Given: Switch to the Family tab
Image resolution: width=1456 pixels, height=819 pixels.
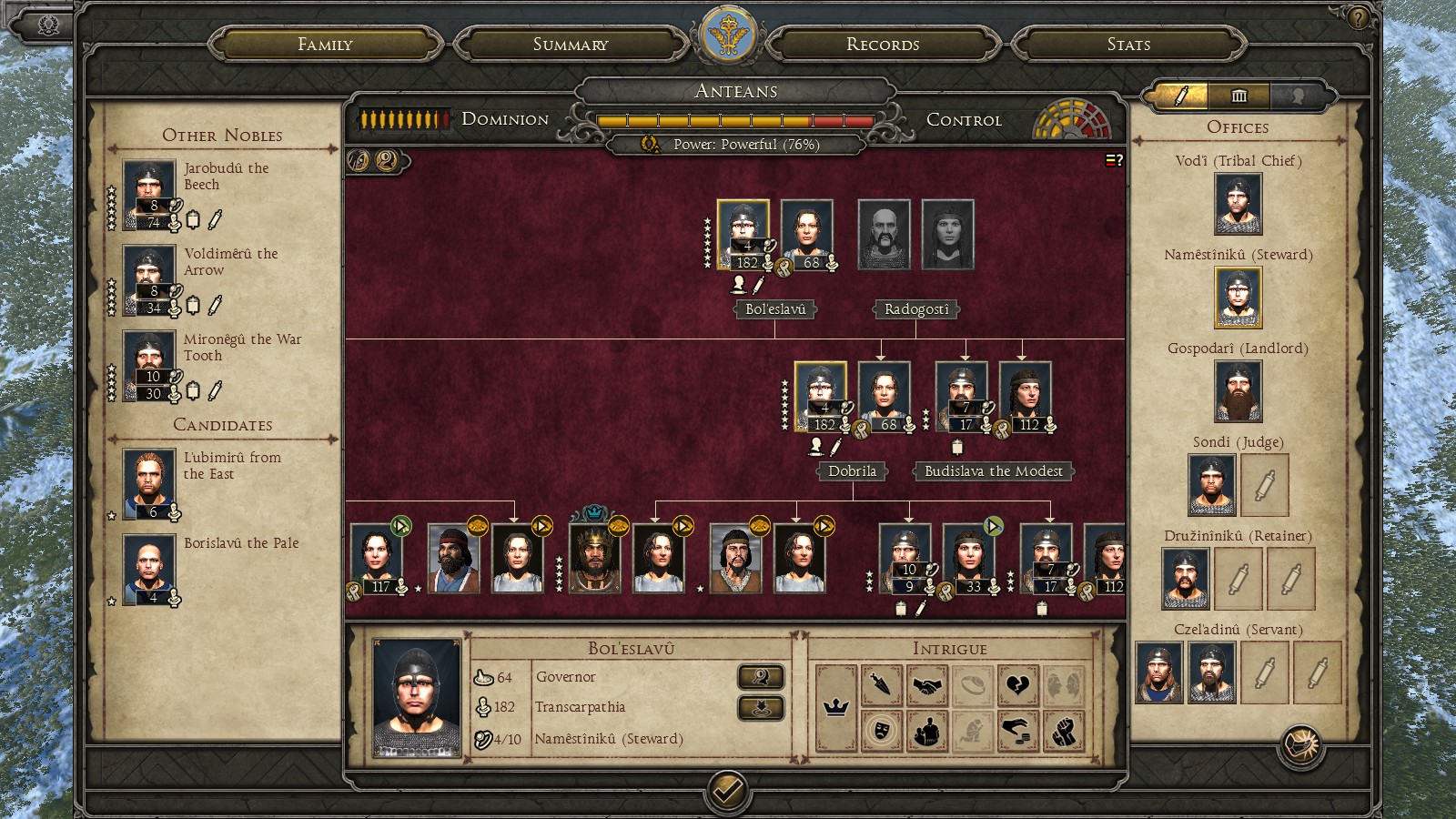Looking at the screenshot, I should [x=325, y=44].
